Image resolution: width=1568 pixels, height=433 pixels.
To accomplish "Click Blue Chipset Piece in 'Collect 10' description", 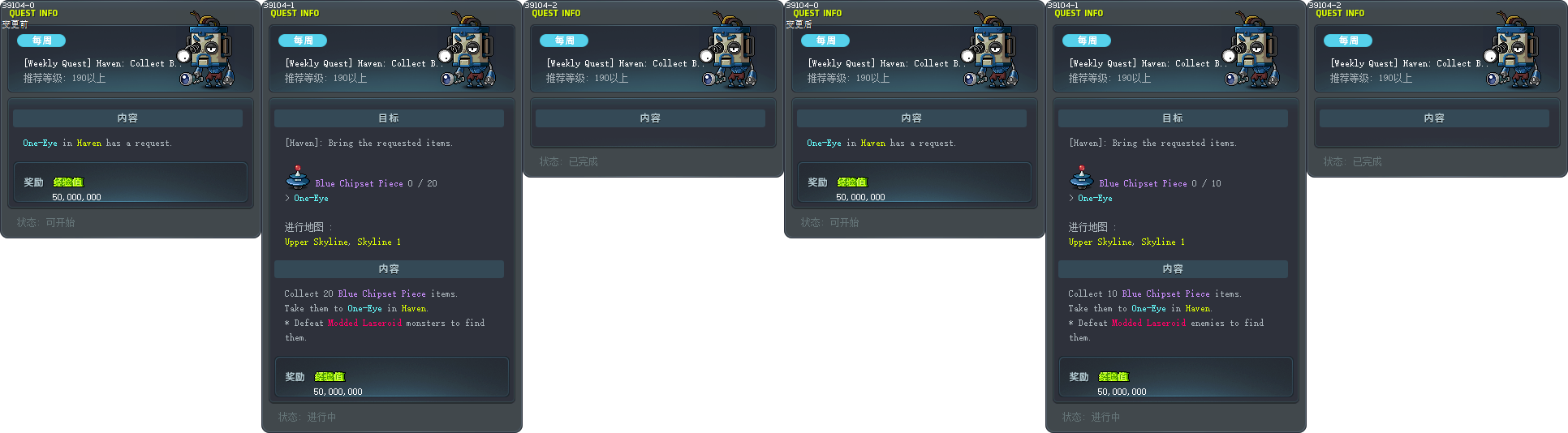I will coord(1165,294).
